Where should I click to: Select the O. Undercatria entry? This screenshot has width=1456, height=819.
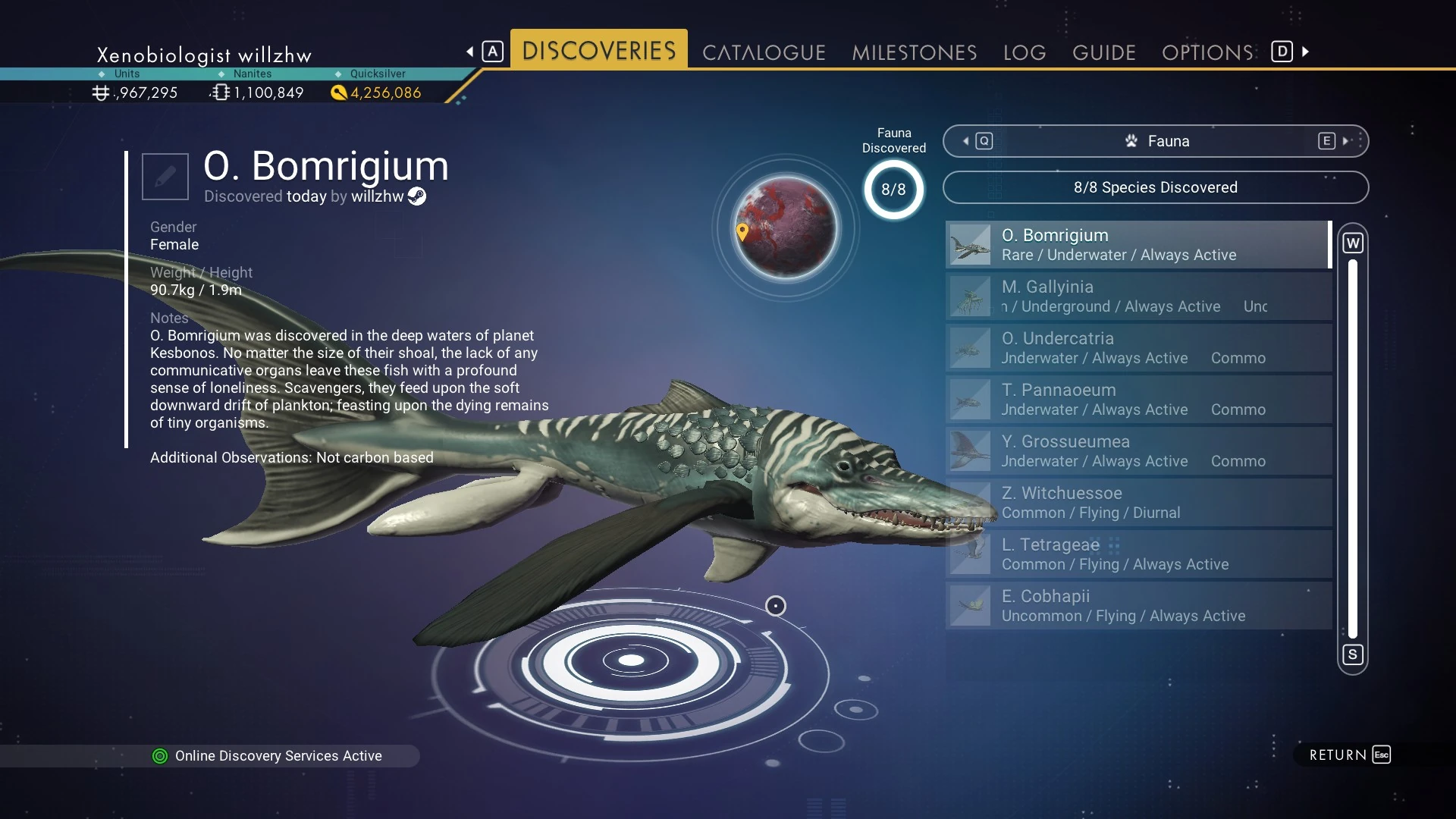pyautogui.click(x=1137, y=348)
